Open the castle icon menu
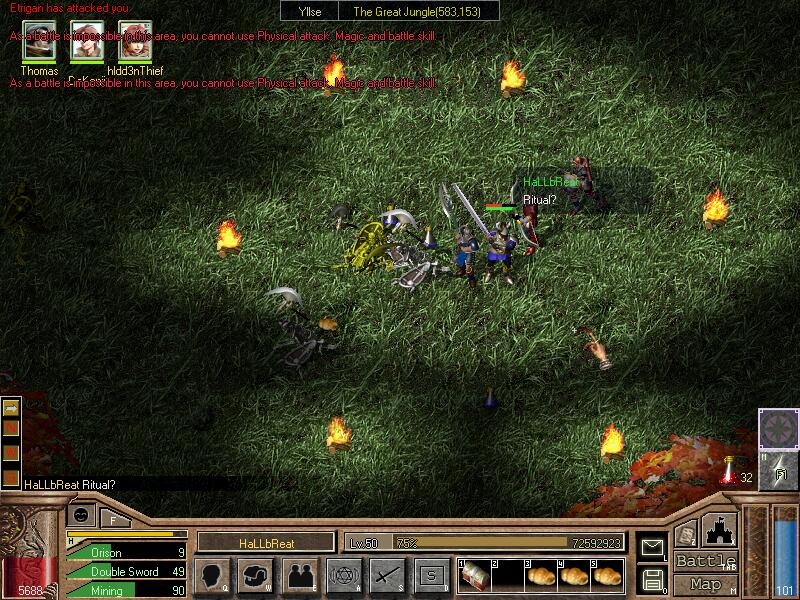Viewport: 800px width, 600px height. [x=720, y=528]
